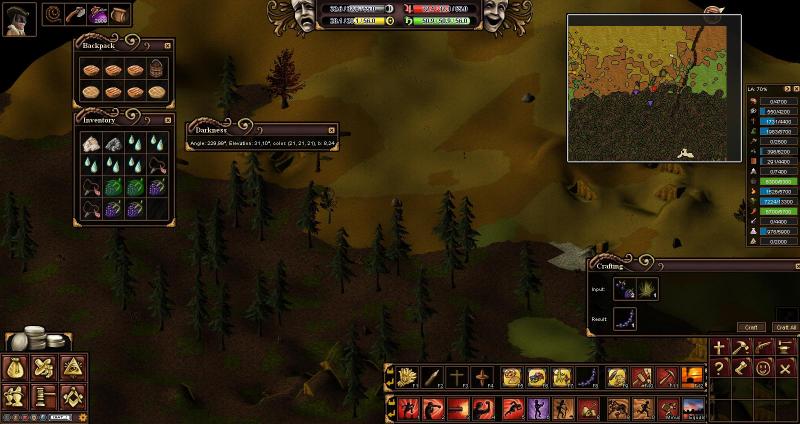Close the Inventory window
This screenshot has height=424, width=800.
[x=167, y=119]
